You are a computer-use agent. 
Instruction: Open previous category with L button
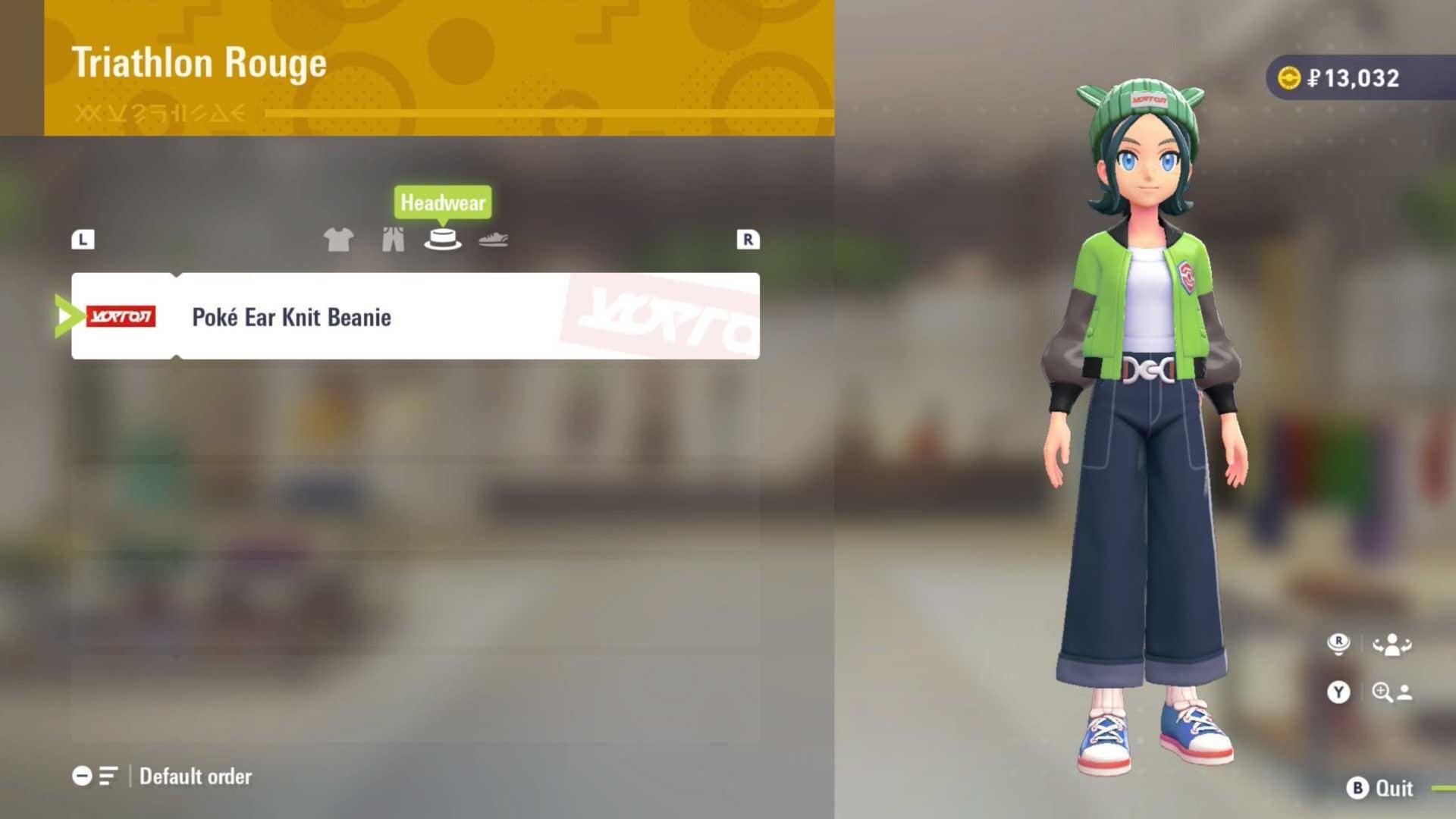83,239
